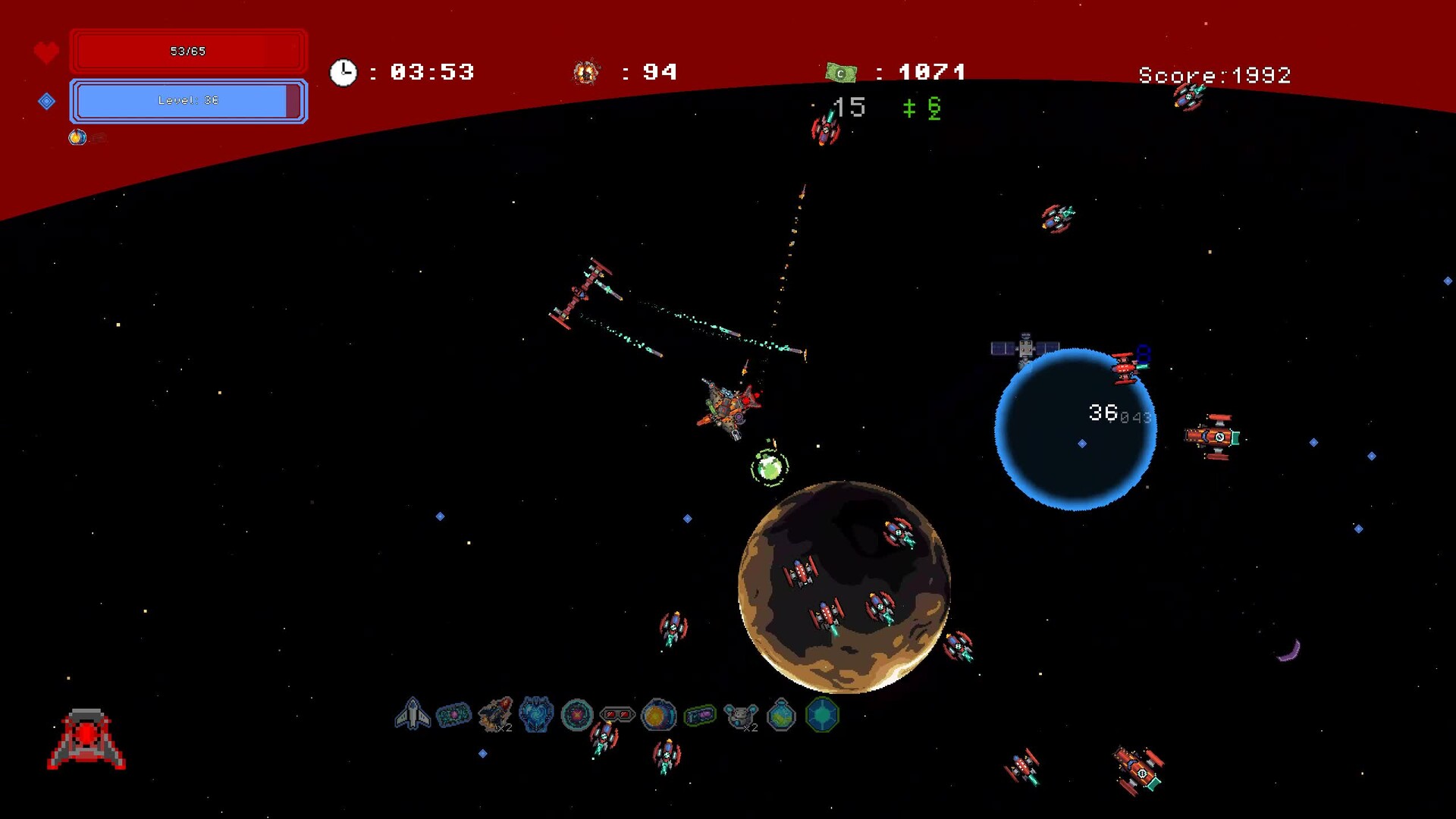Screen dimensions: 1456x819
Task: Select the green-outlined purple cartridge item
Action: point(699,714)
